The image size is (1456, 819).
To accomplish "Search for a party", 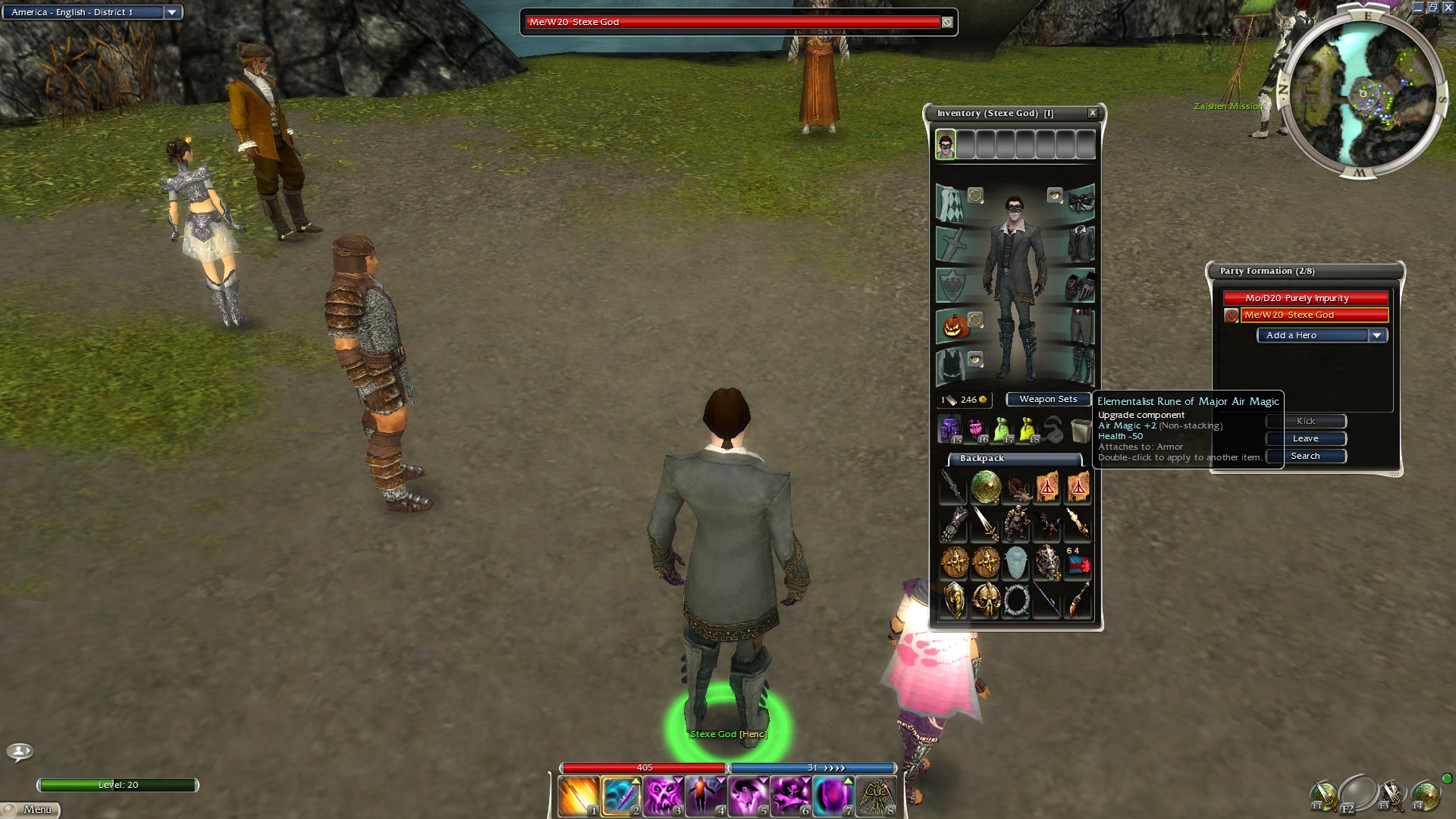I will tap(1305, 456).
